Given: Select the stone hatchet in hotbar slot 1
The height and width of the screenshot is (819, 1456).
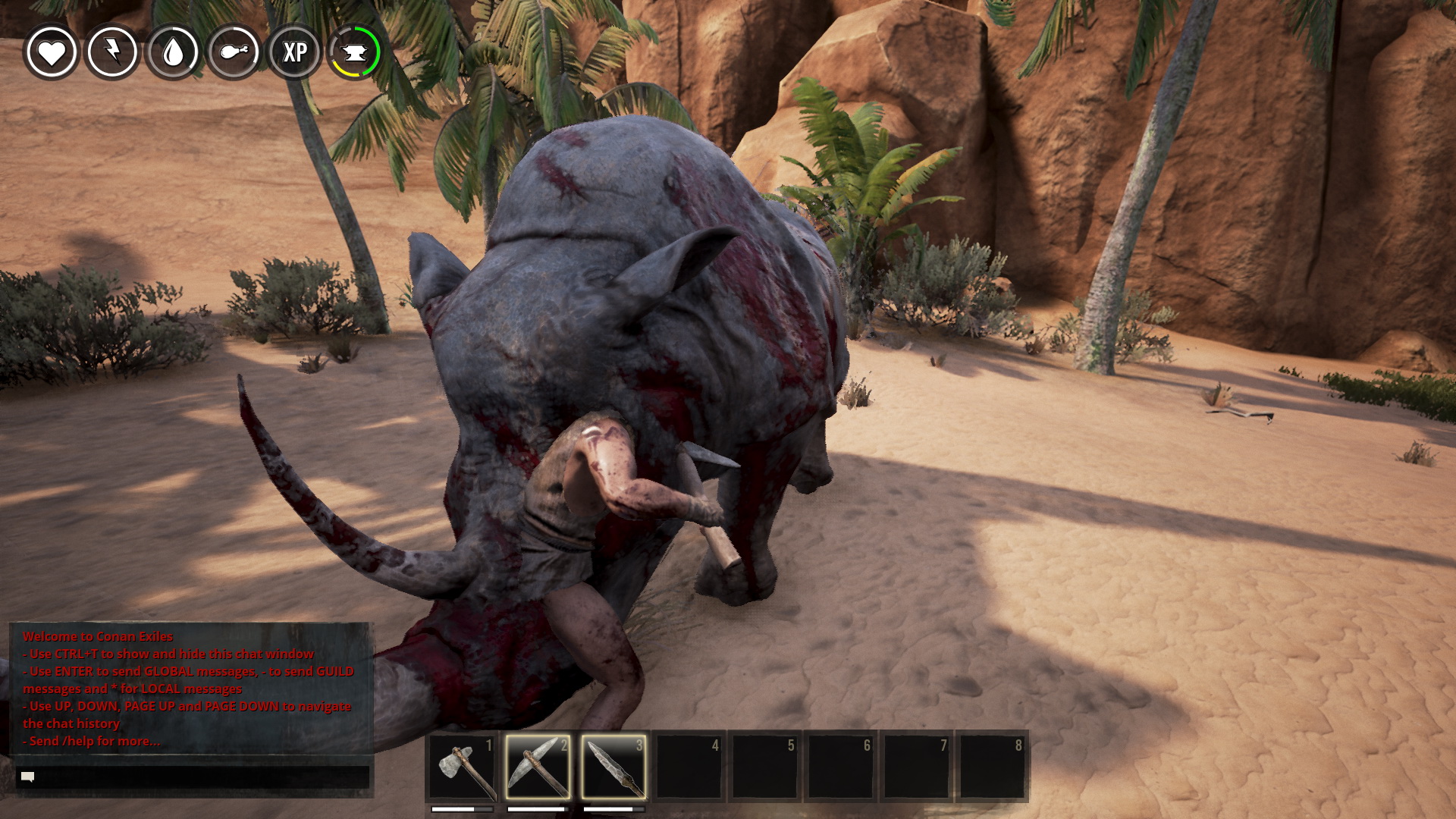Looking at the screenshot, I should (x=463, y=766).
